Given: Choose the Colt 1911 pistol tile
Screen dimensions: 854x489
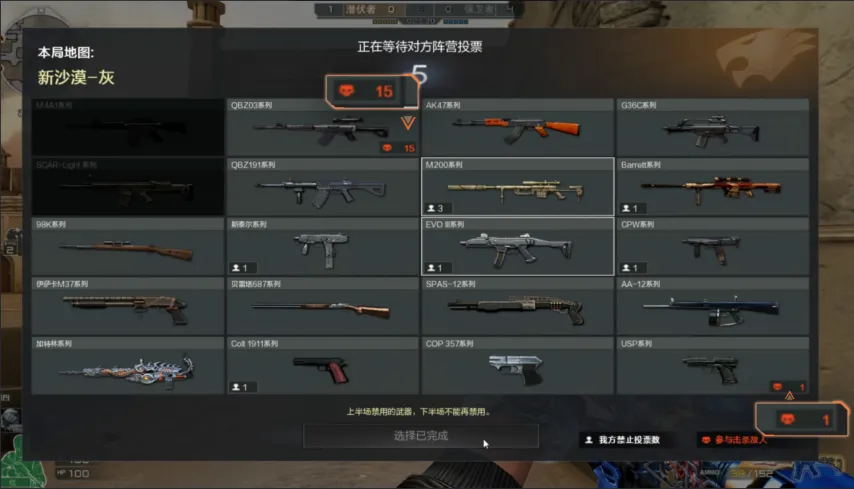Looking at the screenshot, I should point(322,365).
